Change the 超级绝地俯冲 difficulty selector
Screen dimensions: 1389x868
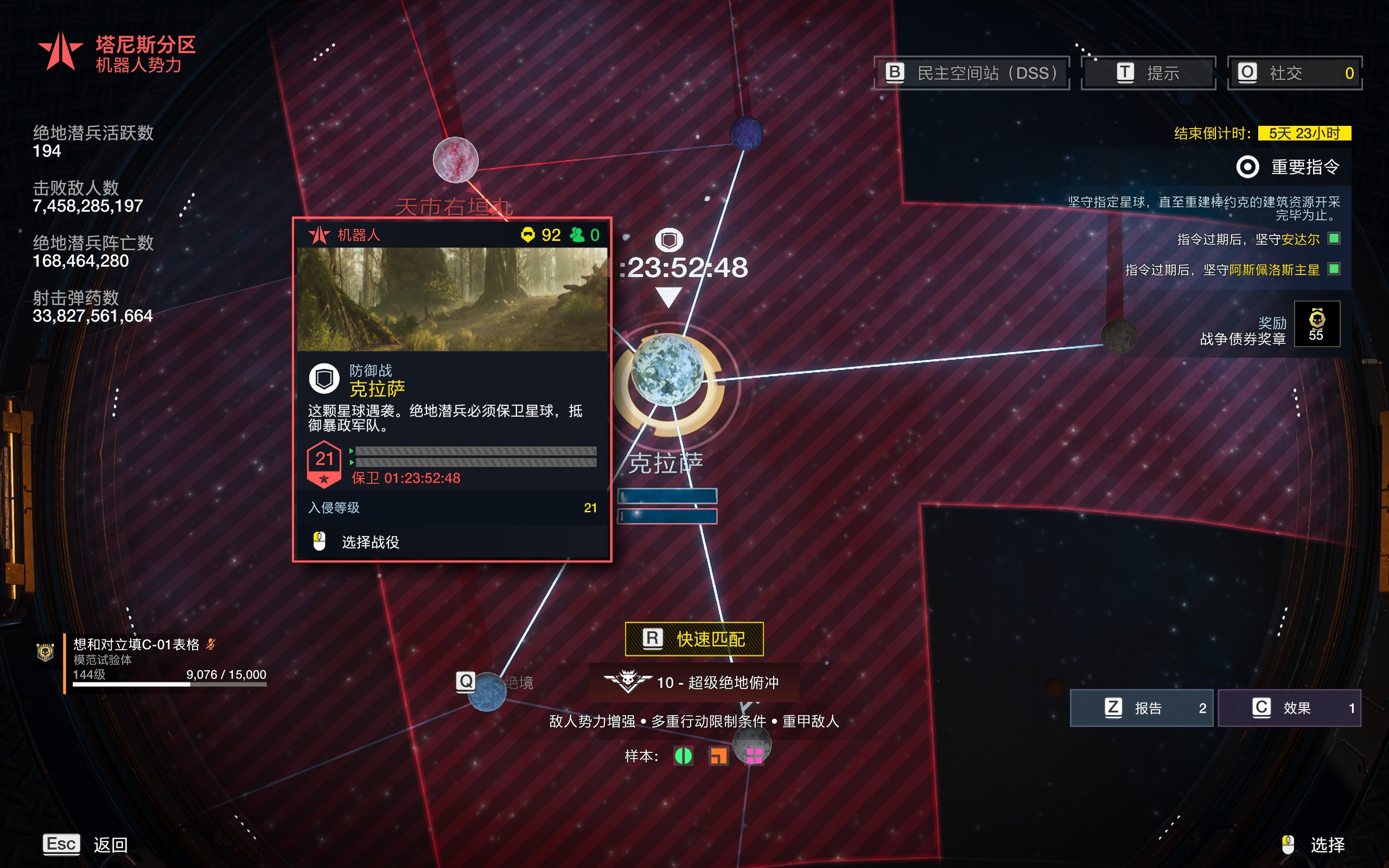point(694,682)
